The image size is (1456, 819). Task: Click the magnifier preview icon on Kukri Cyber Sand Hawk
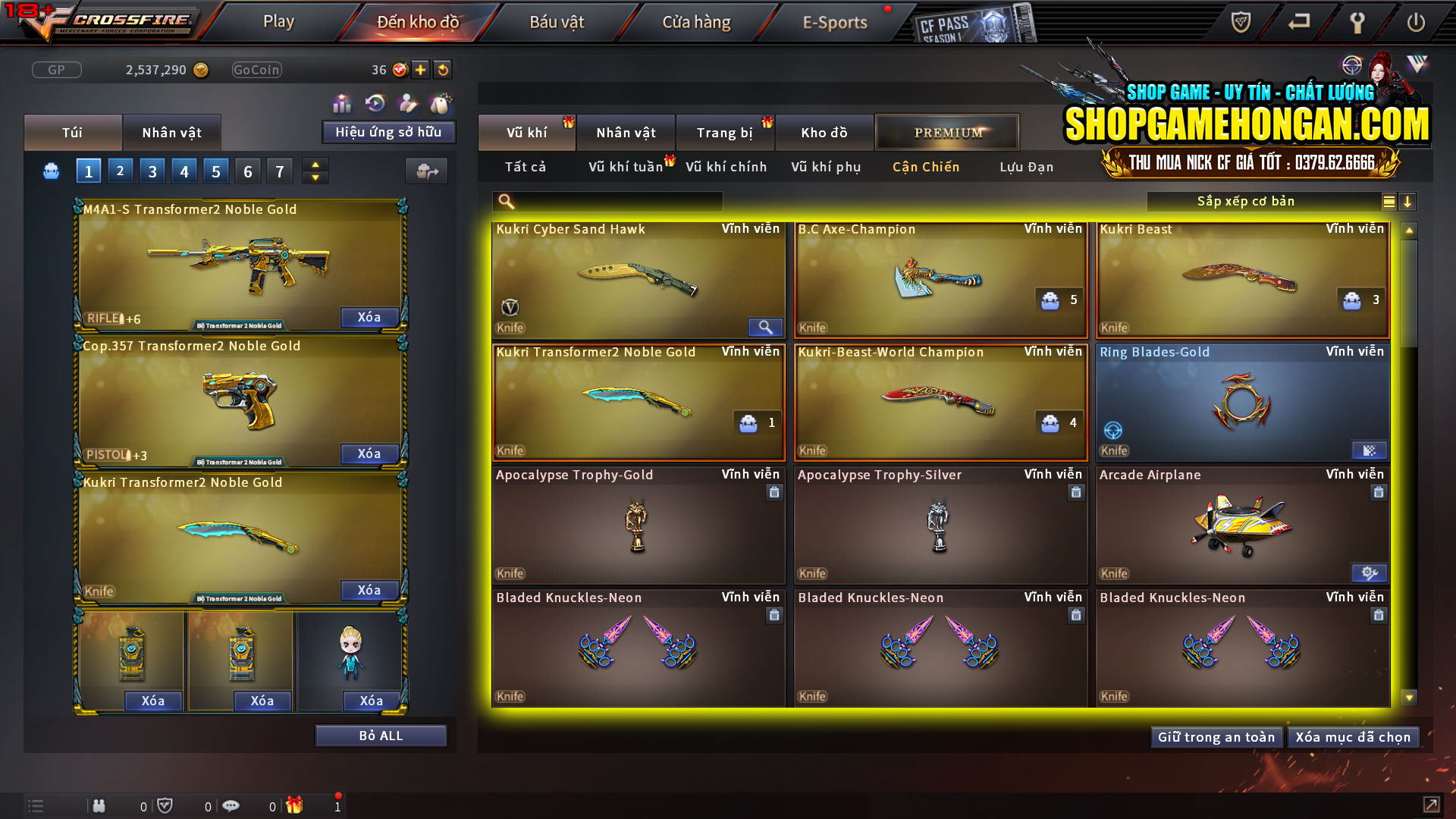[765, 327]
